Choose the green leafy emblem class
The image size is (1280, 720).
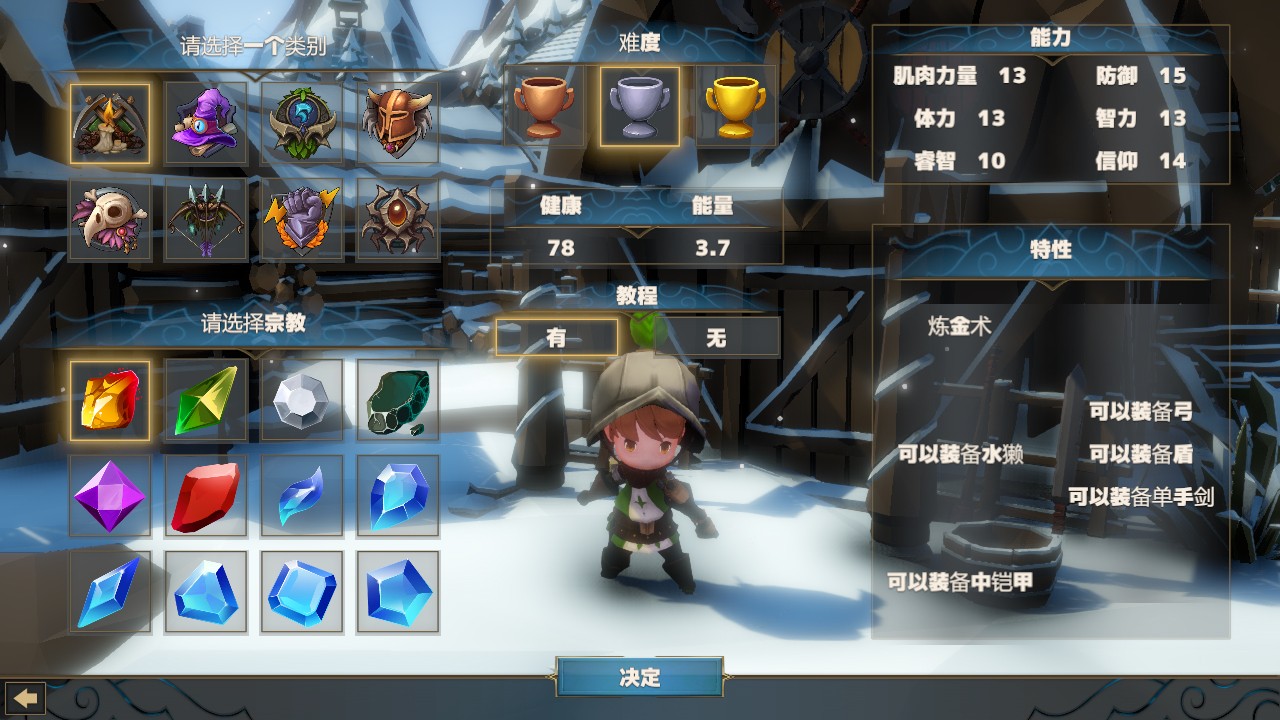[x=302, y=123]
